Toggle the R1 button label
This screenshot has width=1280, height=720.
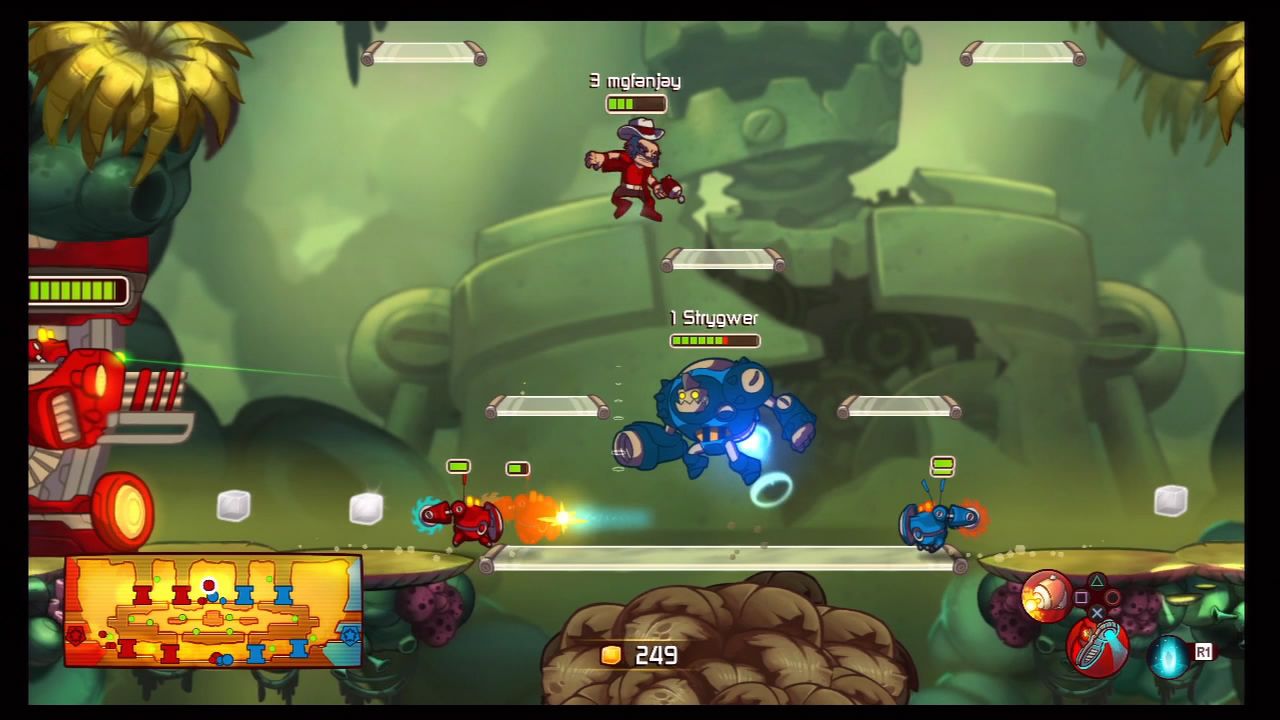coord(1204,652)
